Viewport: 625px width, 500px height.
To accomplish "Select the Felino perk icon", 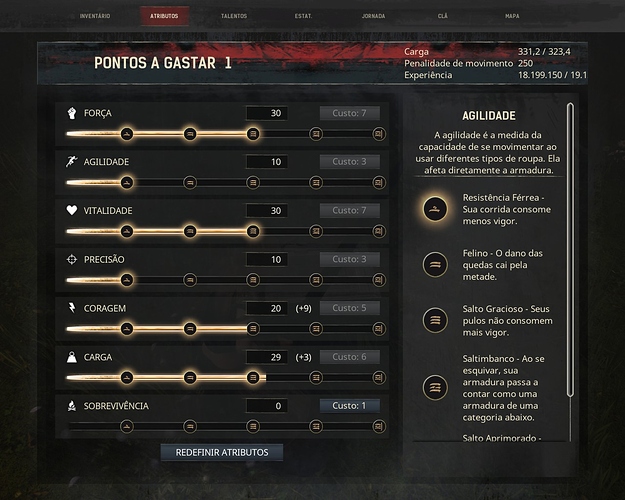I will pos(435,263).
